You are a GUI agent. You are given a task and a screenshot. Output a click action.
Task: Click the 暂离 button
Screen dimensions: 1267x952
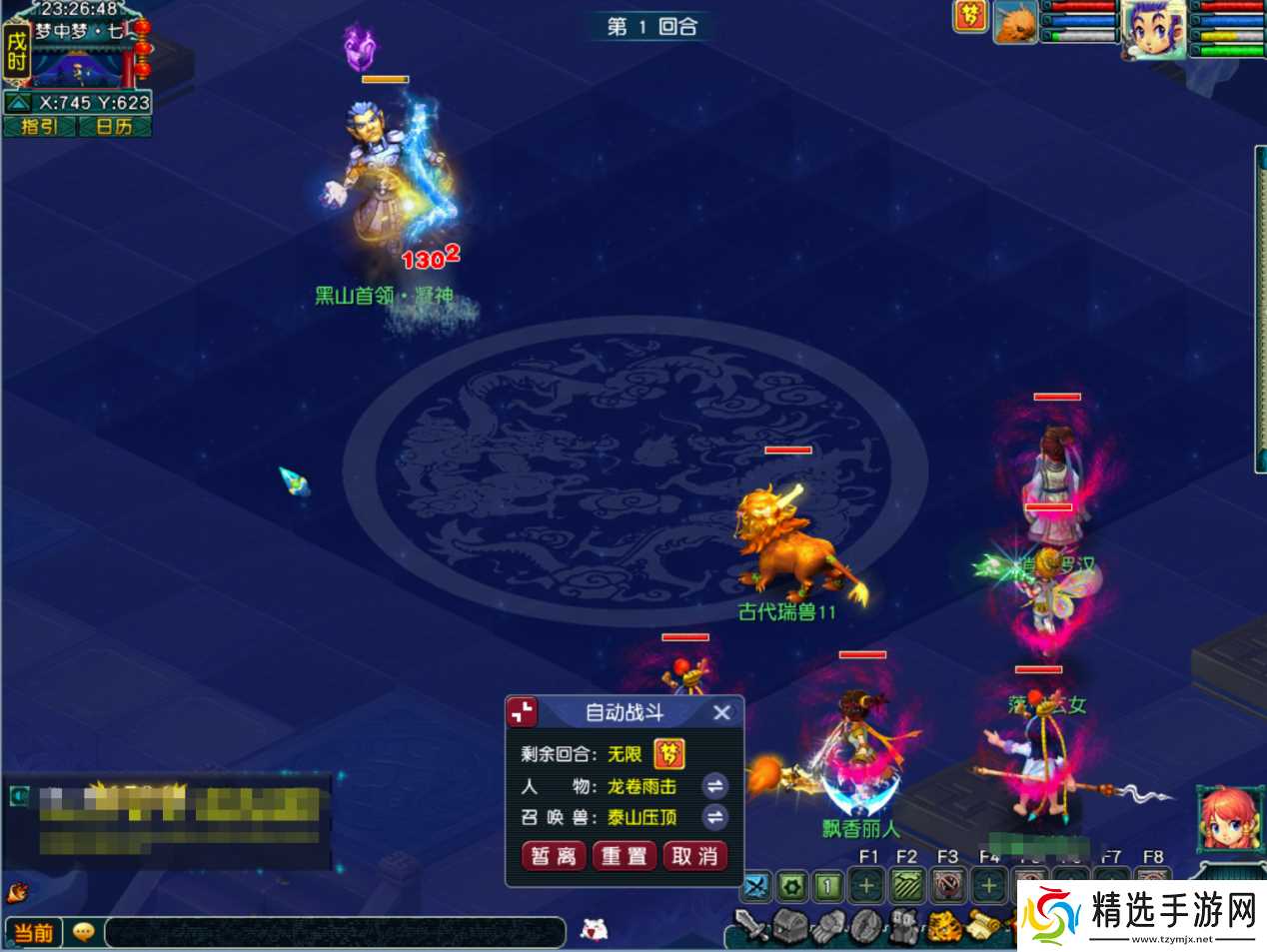coord(553,856)
